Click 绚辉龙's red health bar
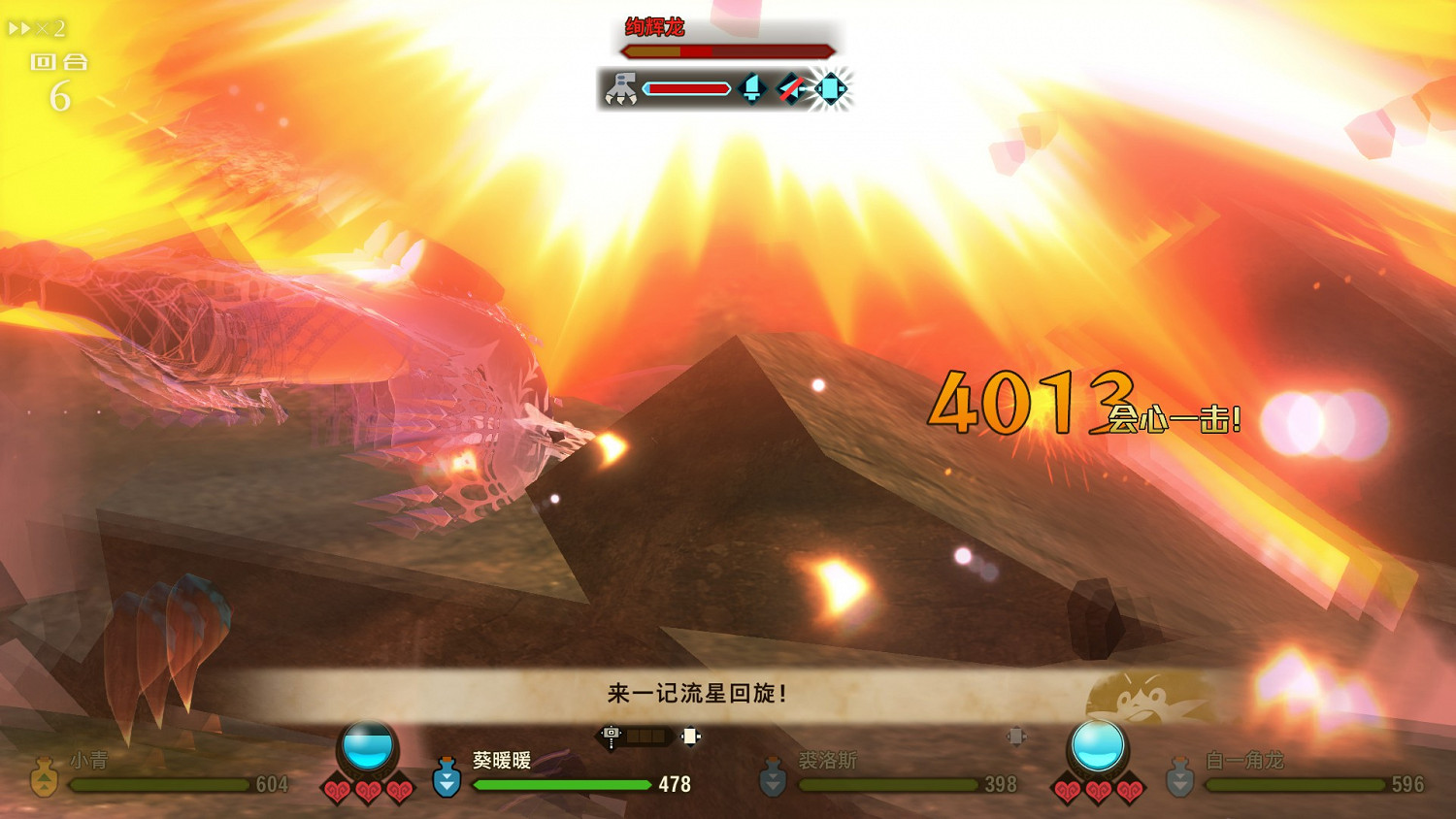The height and width of the screenshot is (819, 1456). [x=728, y=50]
